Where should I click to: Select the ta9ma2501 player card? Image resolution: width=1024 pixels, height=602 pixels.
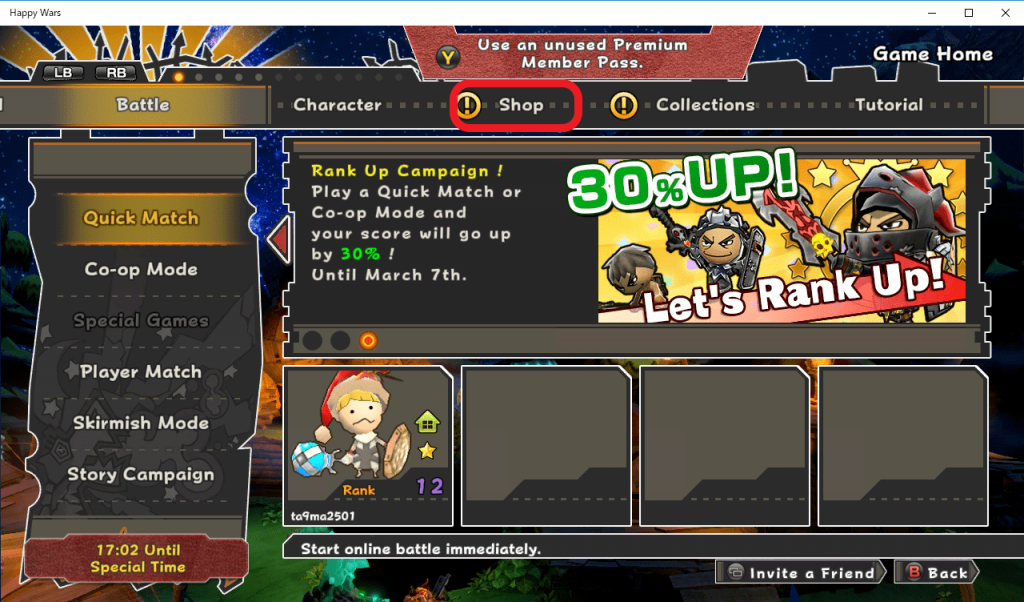coord(368,445)
